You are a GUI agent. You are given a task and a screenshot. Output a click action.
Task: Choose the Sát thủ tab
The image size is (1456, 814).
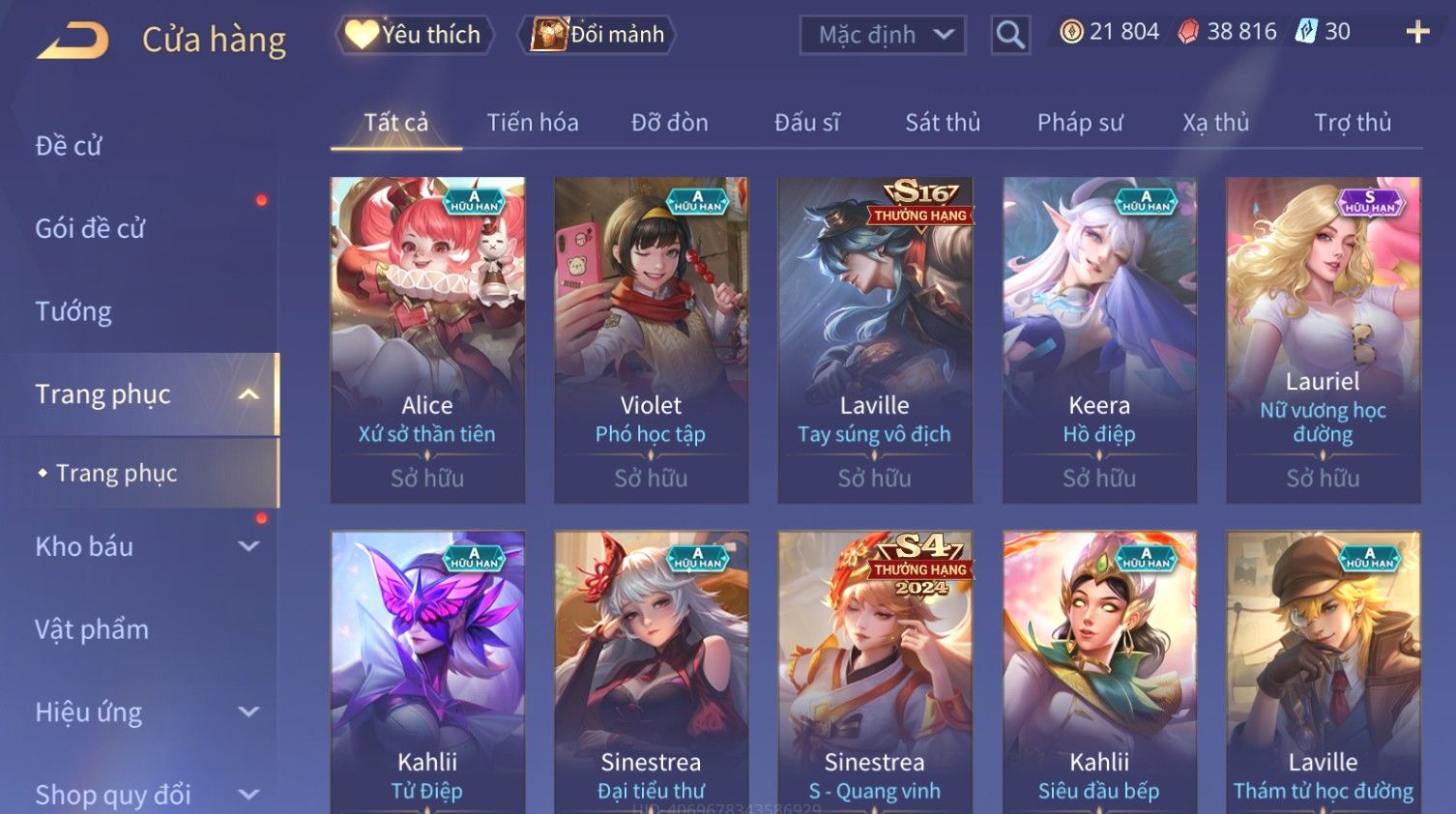click(943, 123)
